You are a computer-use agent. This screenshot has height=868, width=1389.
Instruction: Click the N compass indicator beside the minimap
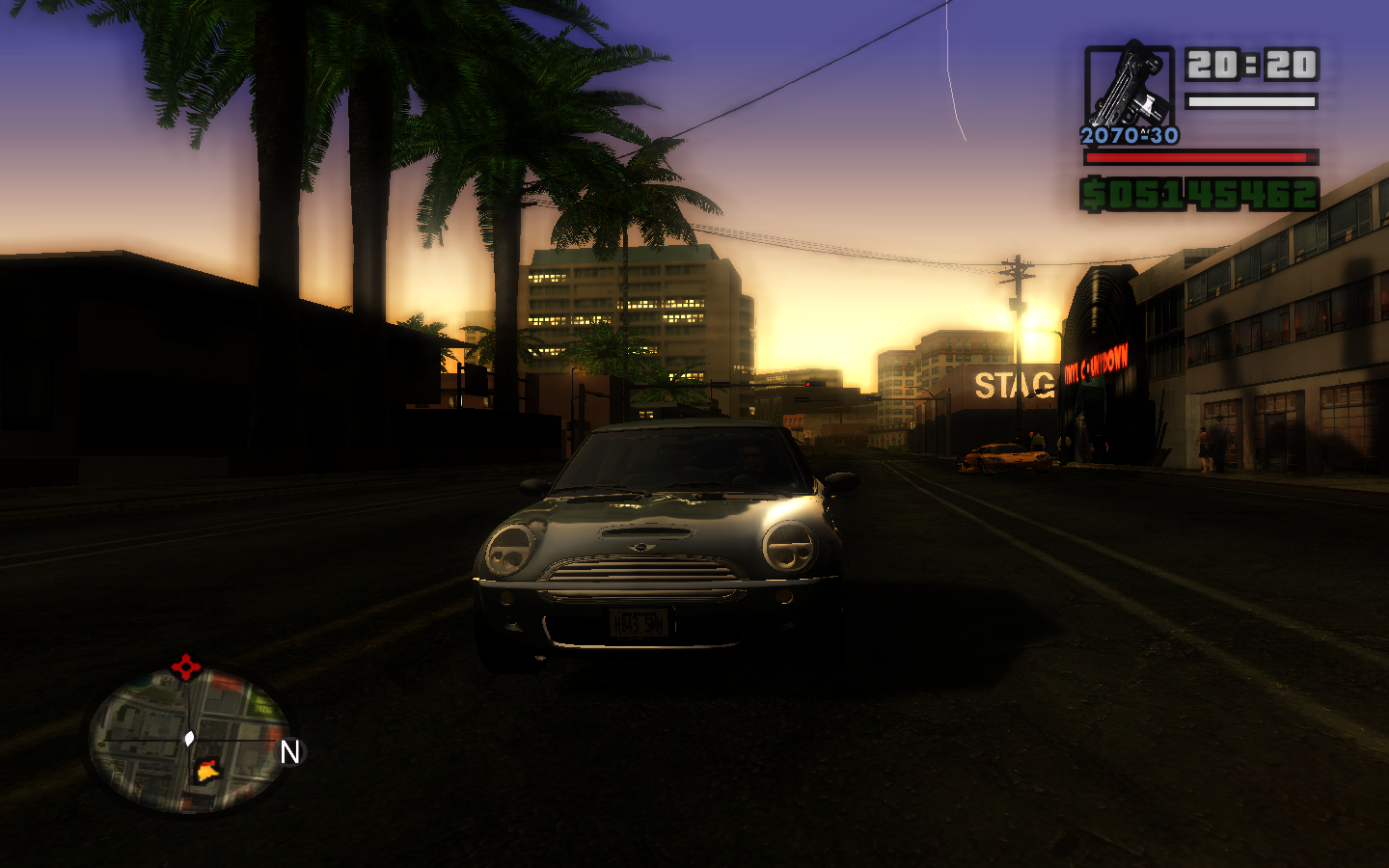tap(289, 752)
